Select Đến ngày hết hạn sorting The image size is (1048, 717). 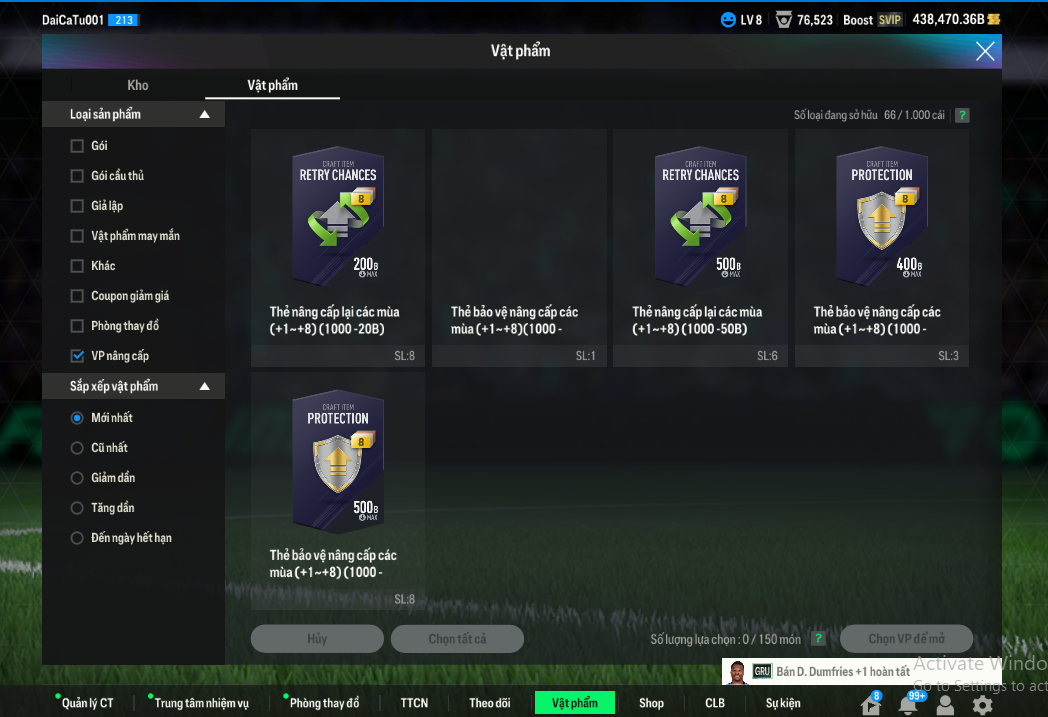[77, 538]
